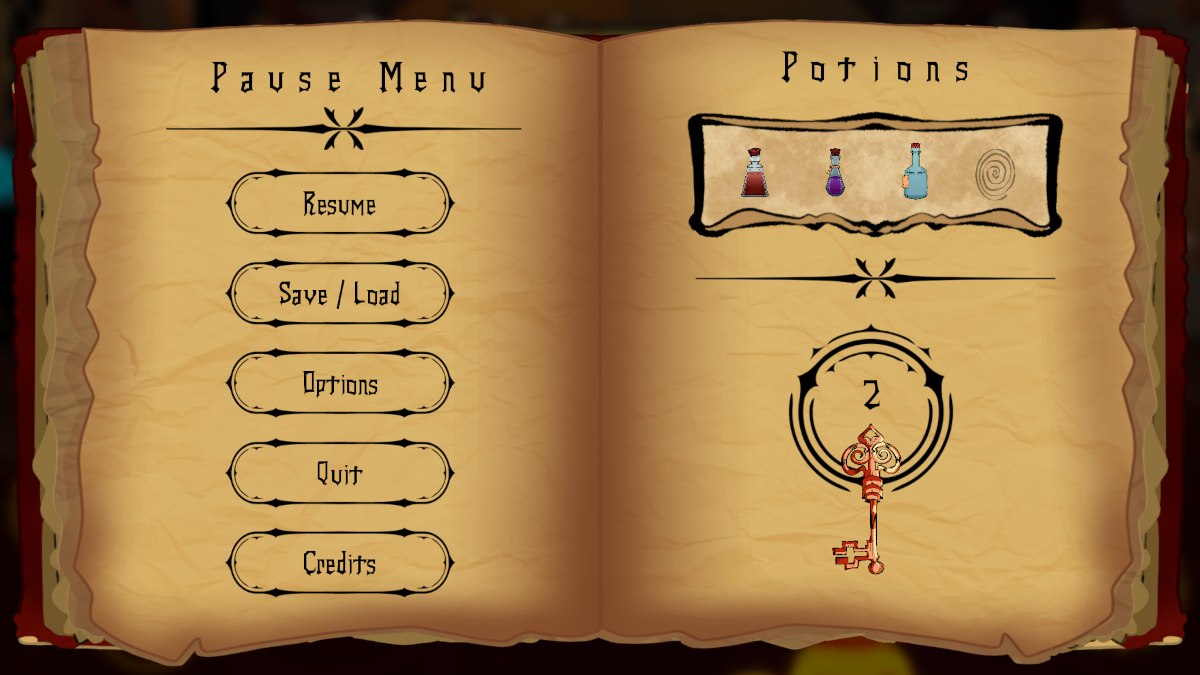Select the purple round potion
Image resolution: width=1200 pixels, height=675 pixels.
click(x=835, y=174)
